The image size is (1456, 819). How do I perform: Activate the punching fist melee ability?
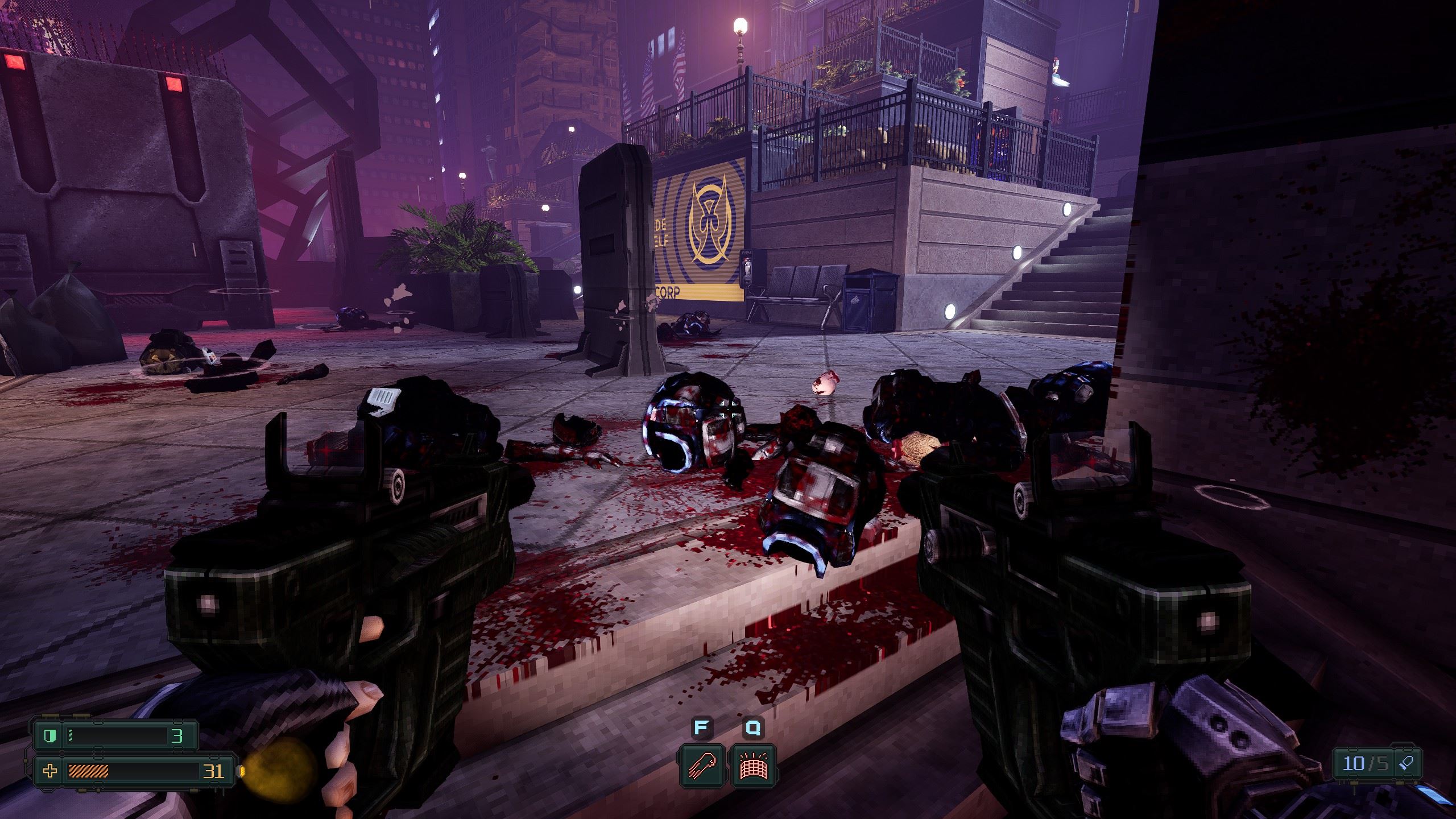coord(700,765)
